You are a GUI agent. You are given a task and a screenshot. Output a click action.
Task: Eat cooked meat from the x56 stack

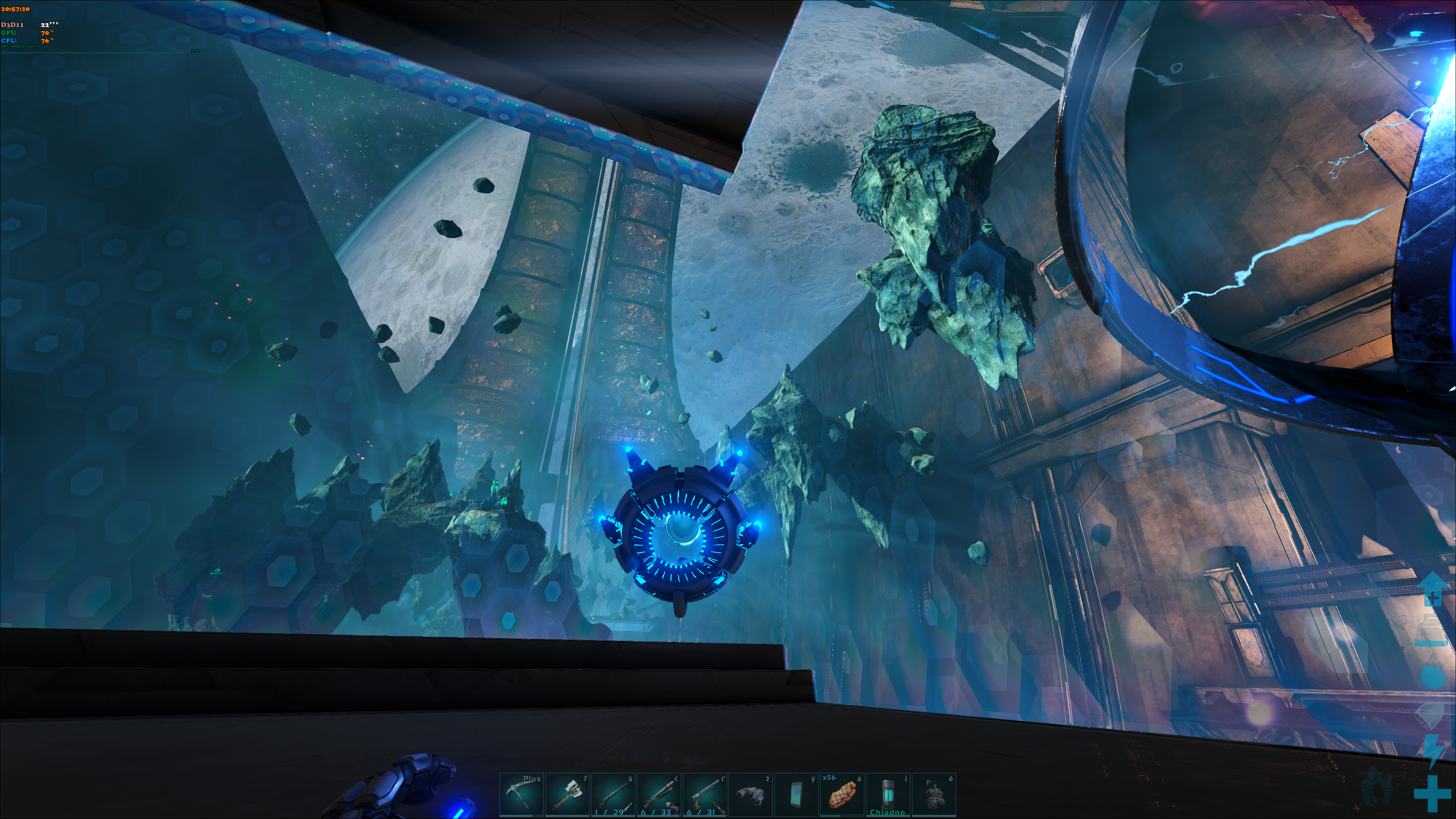pos(842,795)
